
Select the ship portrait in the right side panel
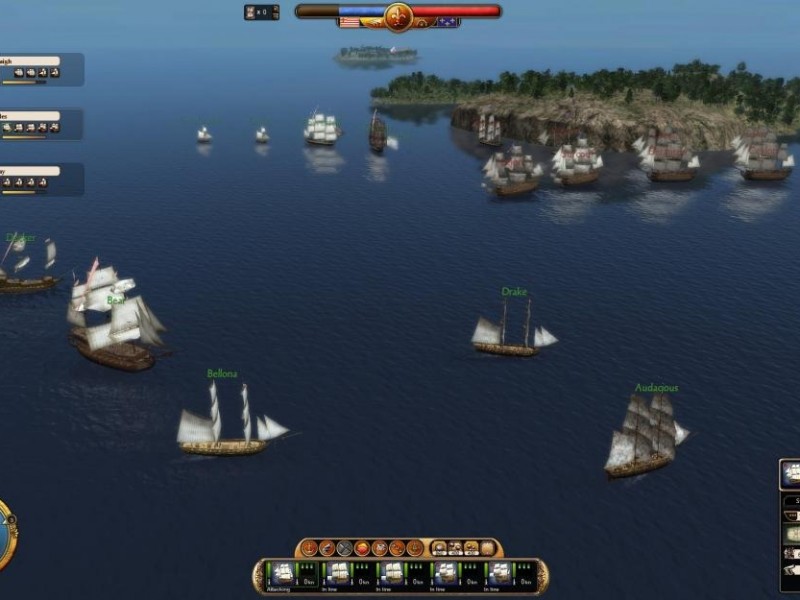[791, 473]
